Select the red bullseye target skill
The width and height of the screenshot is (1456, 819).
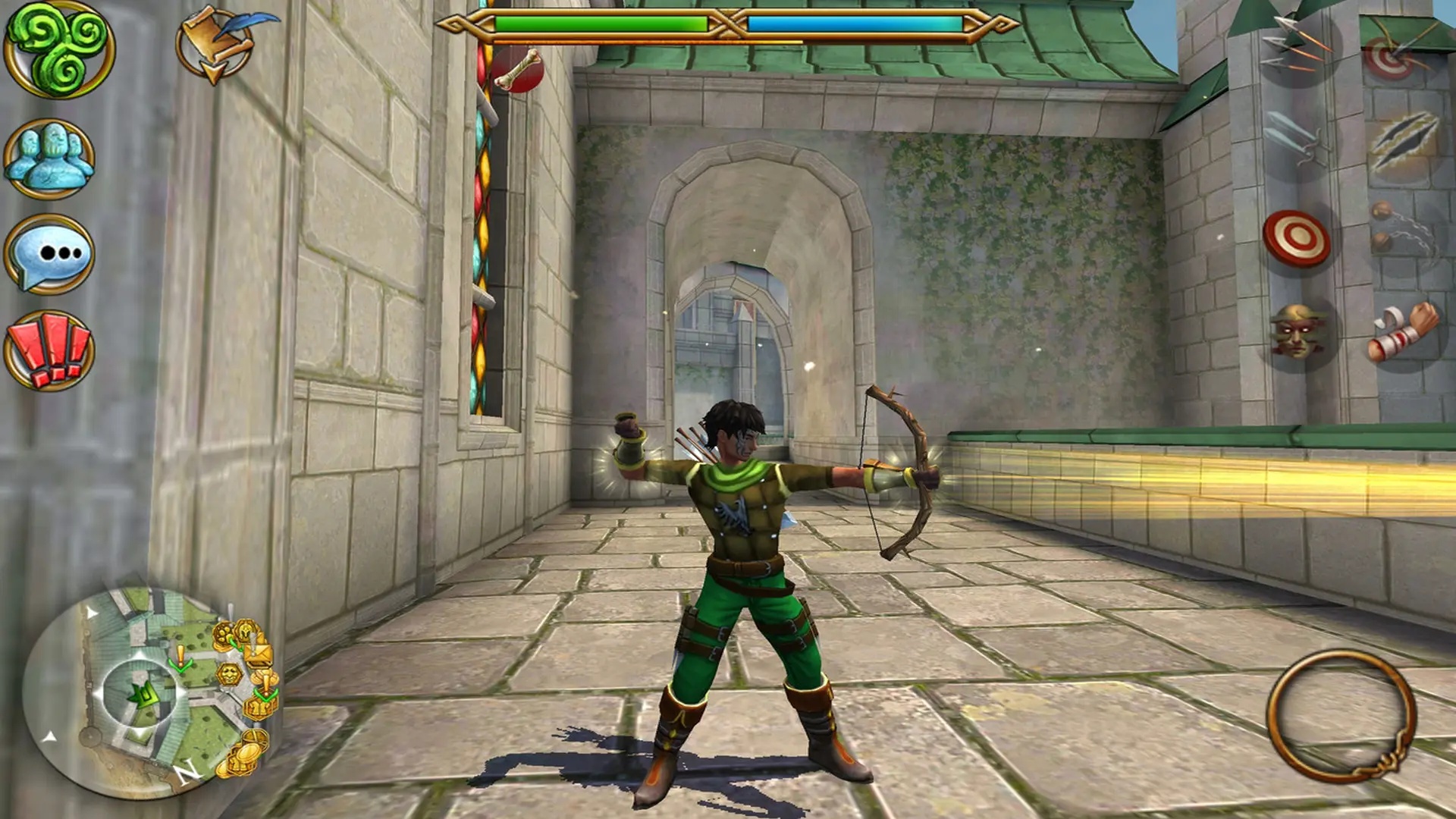click(1297, 238)
